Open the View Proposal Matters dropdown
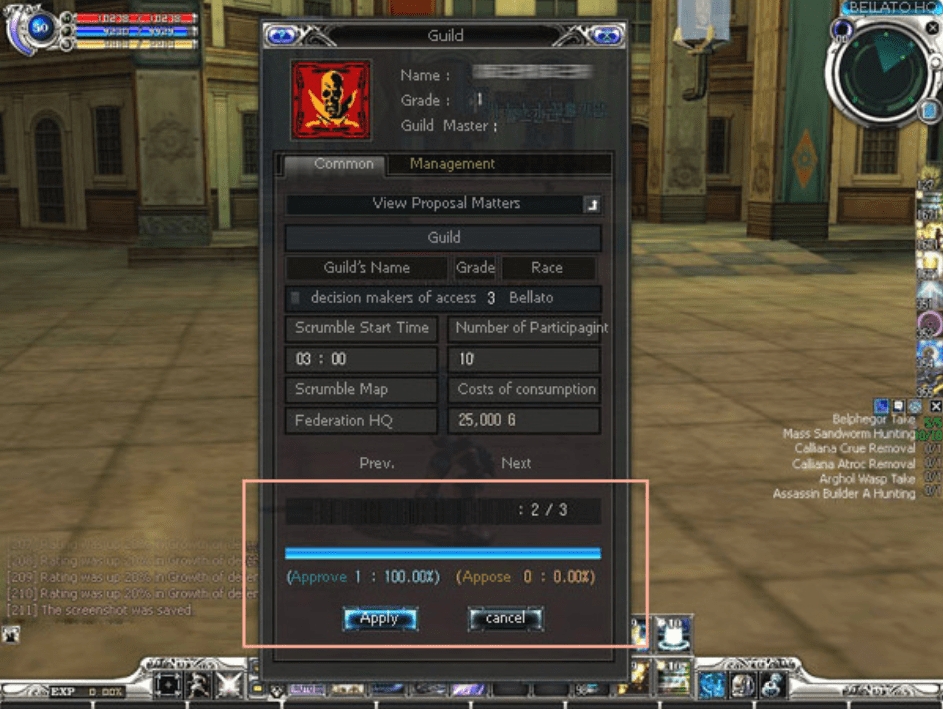The height and width of the screenshot is (709, 943). [x=593, y=204]
